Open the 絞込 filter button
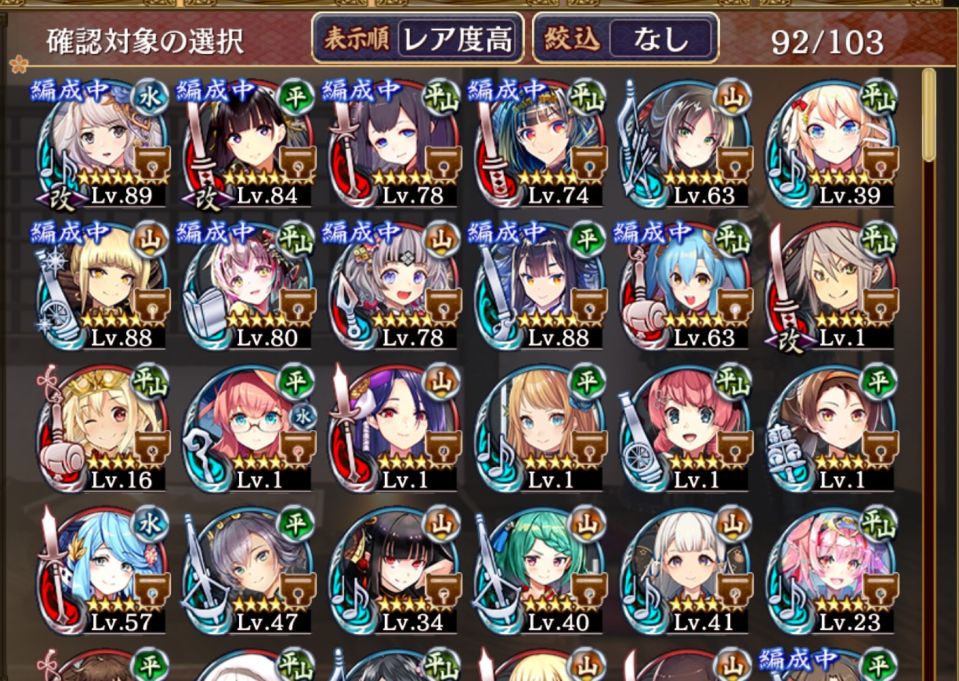The height and width of the screenshot is (681, 959). tap(626, 39)
